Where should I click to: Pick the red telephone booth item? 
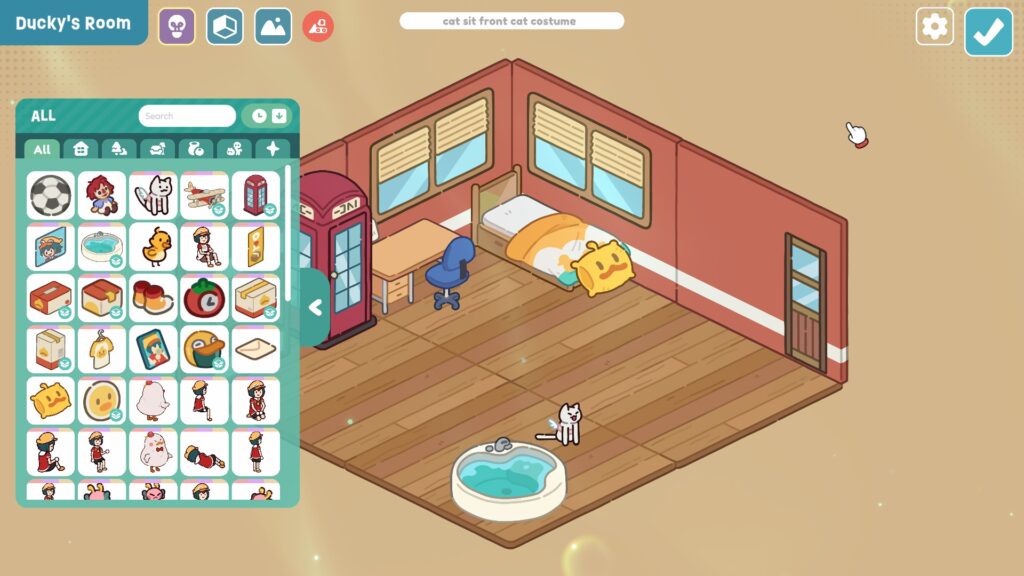click(256, 195)
